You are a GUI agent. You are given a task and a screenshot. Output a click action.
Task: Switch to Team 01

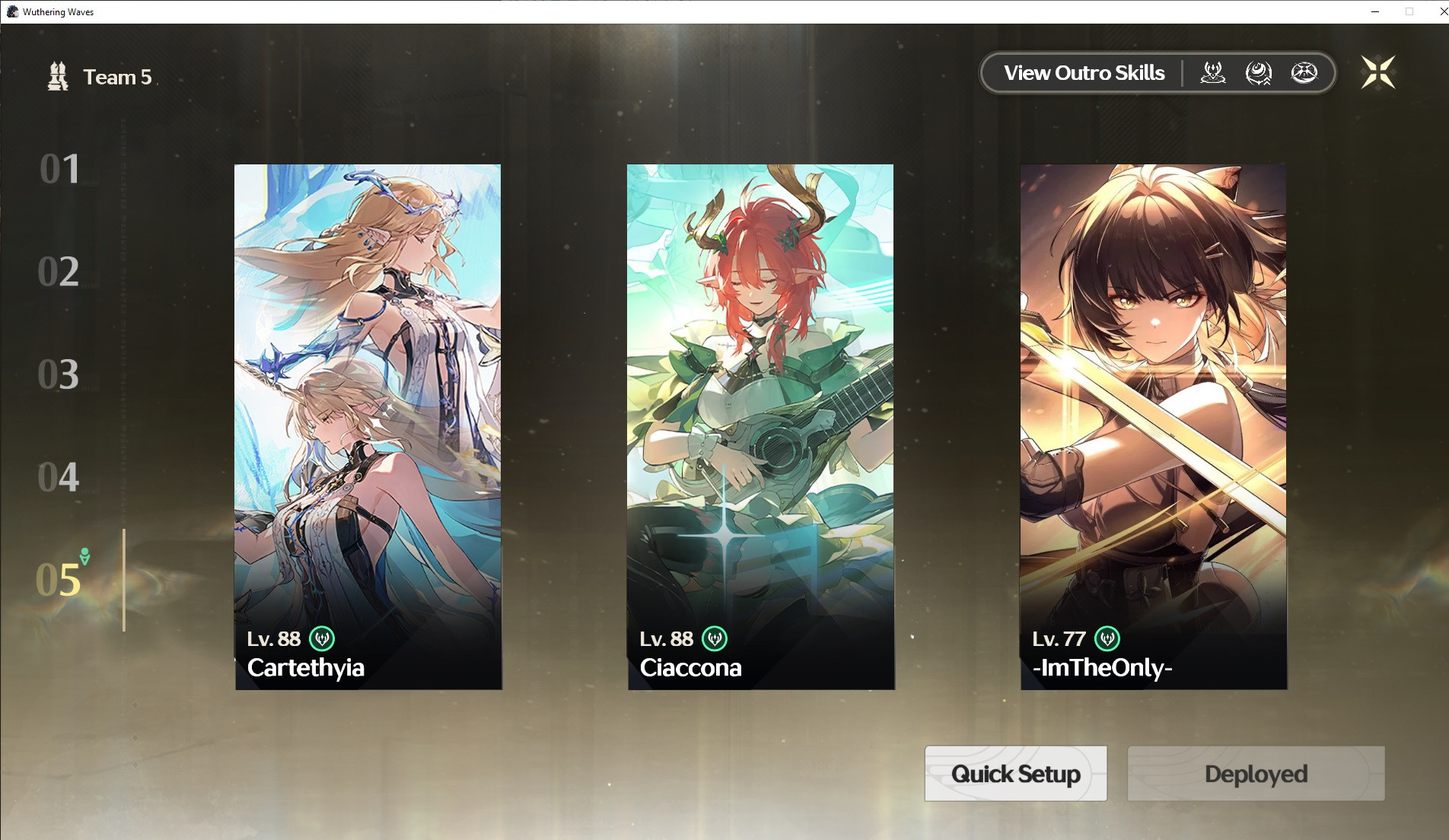pos(61,169)
